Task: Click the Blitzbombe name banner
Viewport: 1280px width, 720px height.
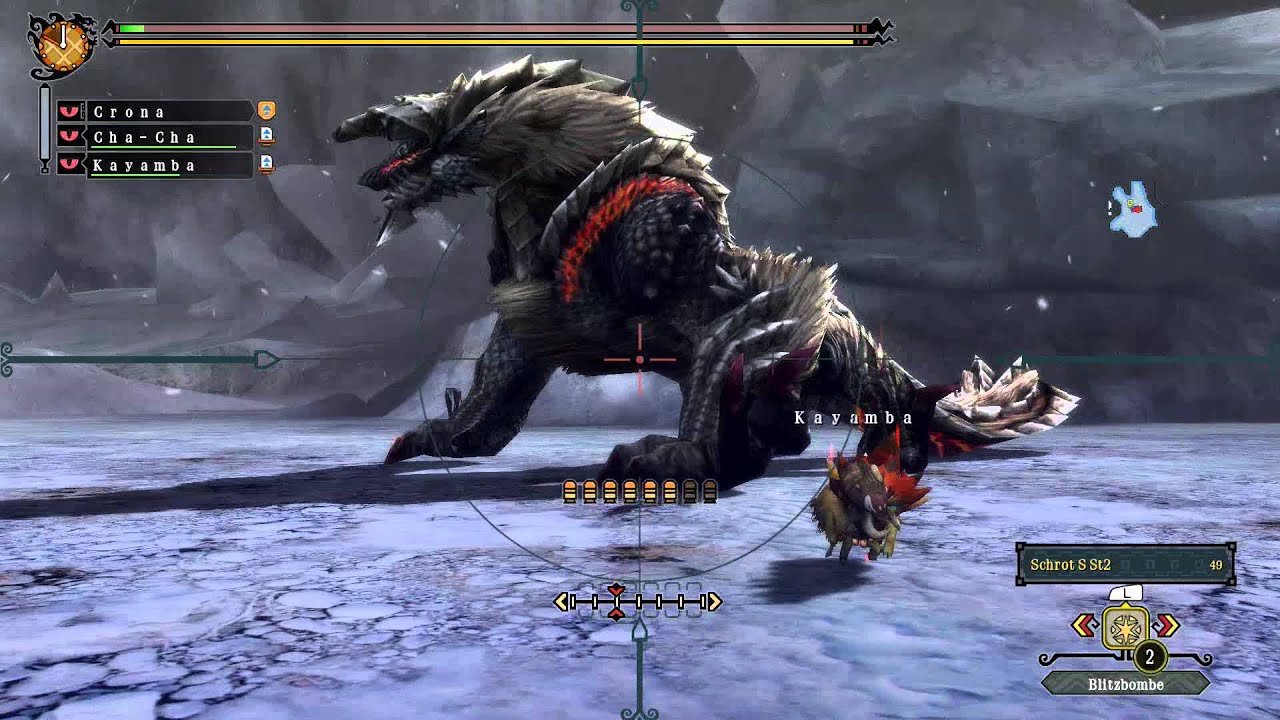Action: pyautogui.click(x=1126, y=684)
